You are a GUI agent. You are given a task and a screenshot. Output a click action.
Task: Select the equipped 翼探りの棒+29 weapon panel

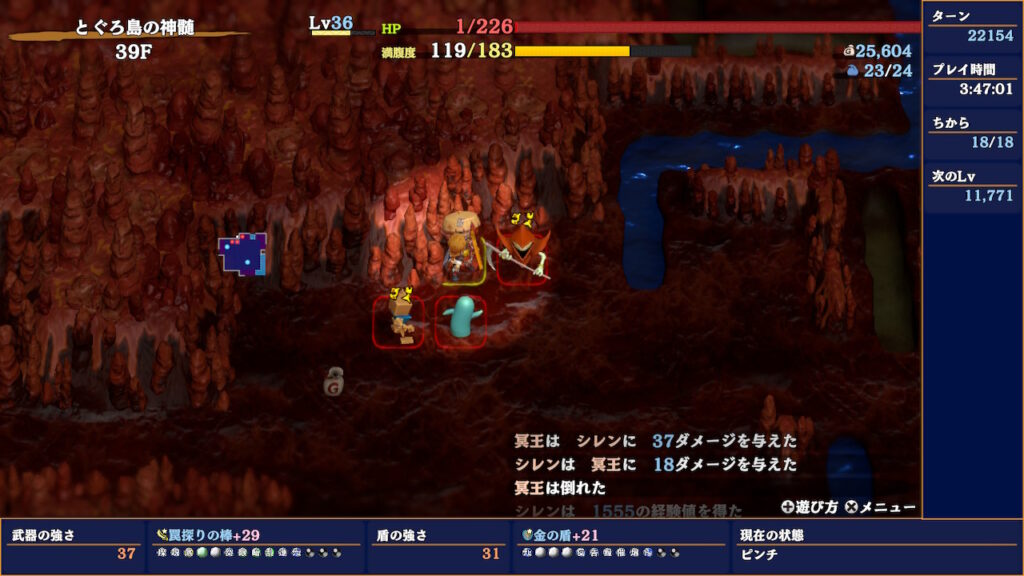click(255, 544)
